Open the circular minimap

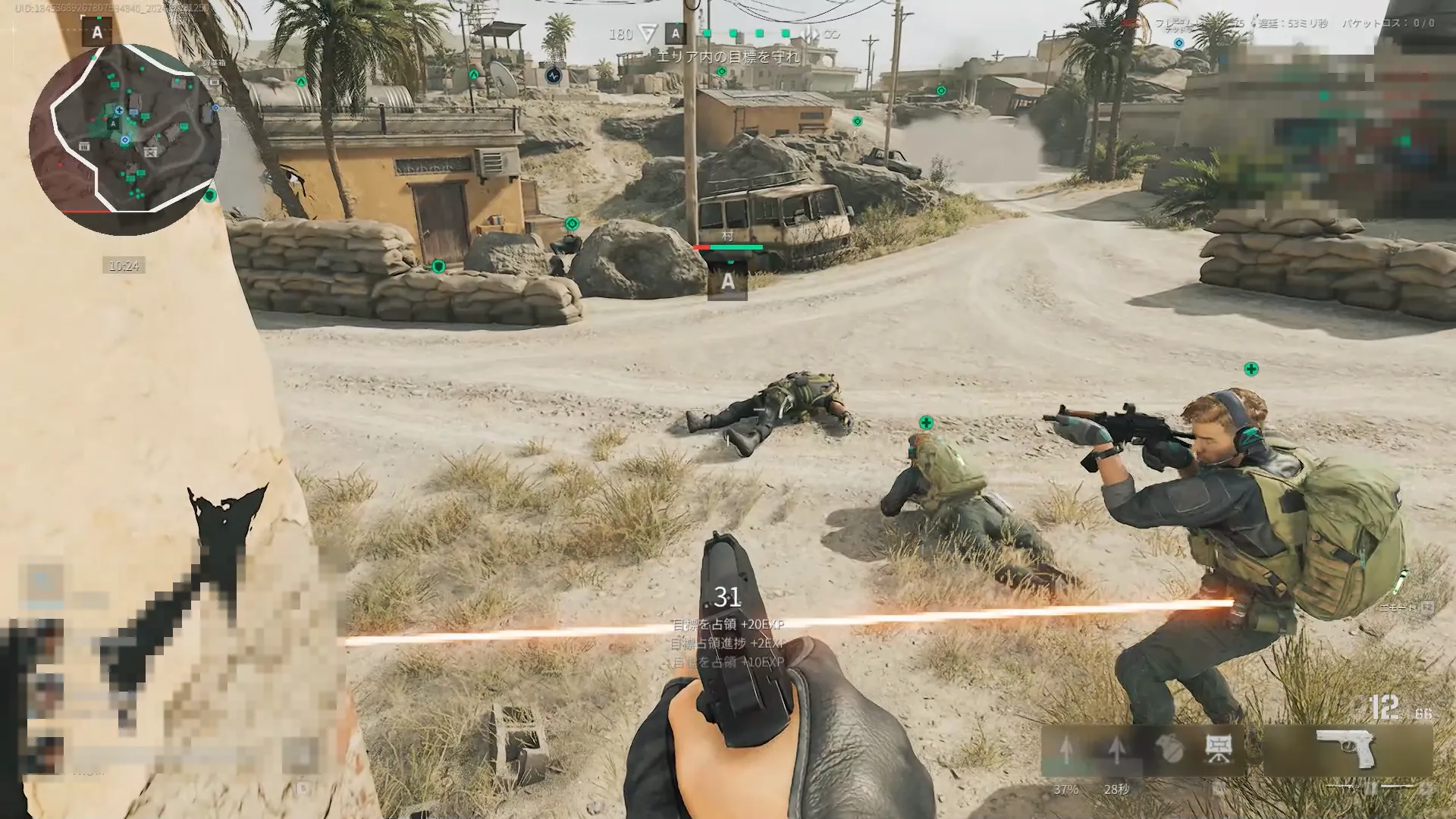point(125,140)
